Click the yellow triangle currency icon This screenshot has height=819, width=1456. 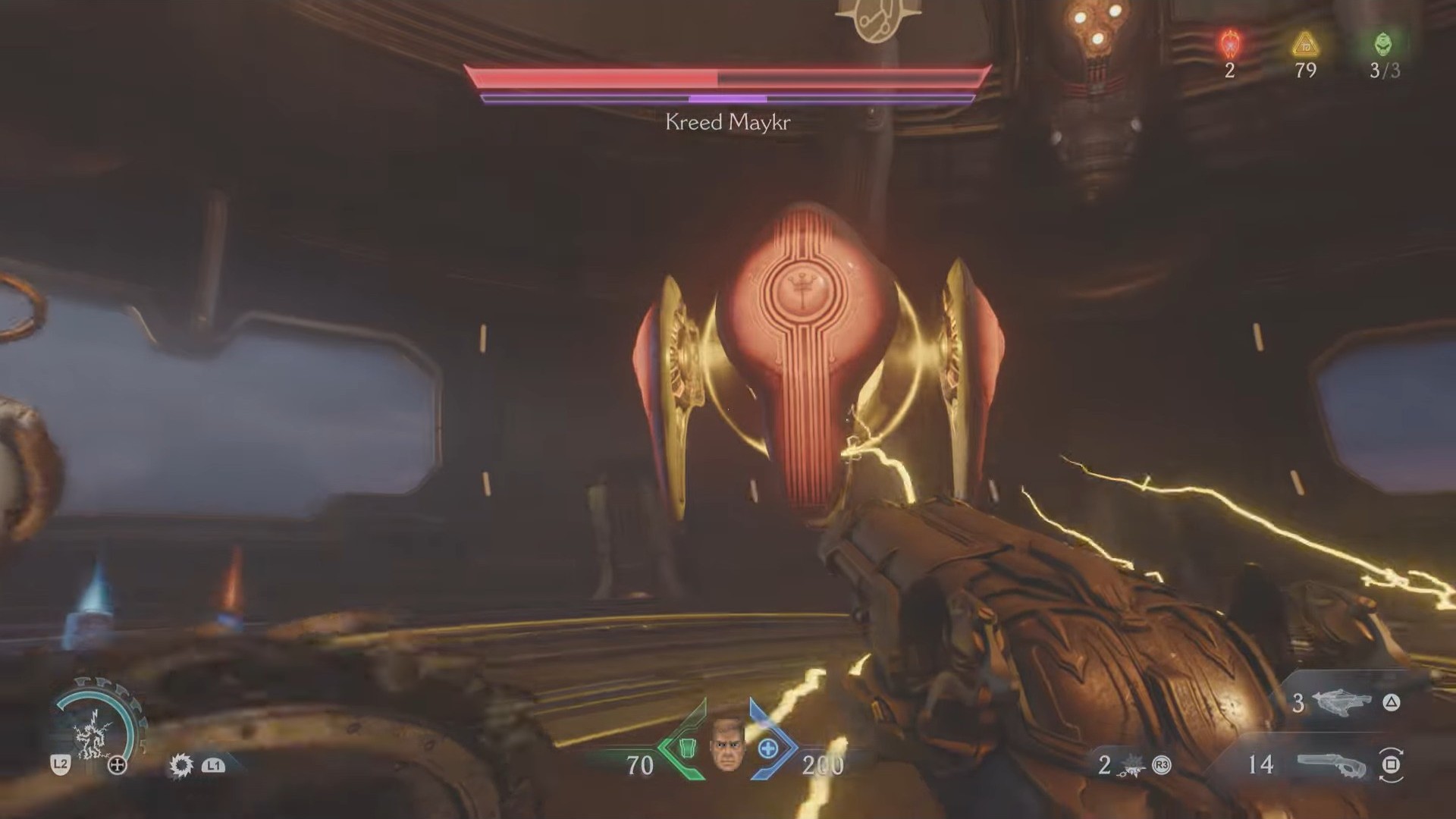[1305, 45]
